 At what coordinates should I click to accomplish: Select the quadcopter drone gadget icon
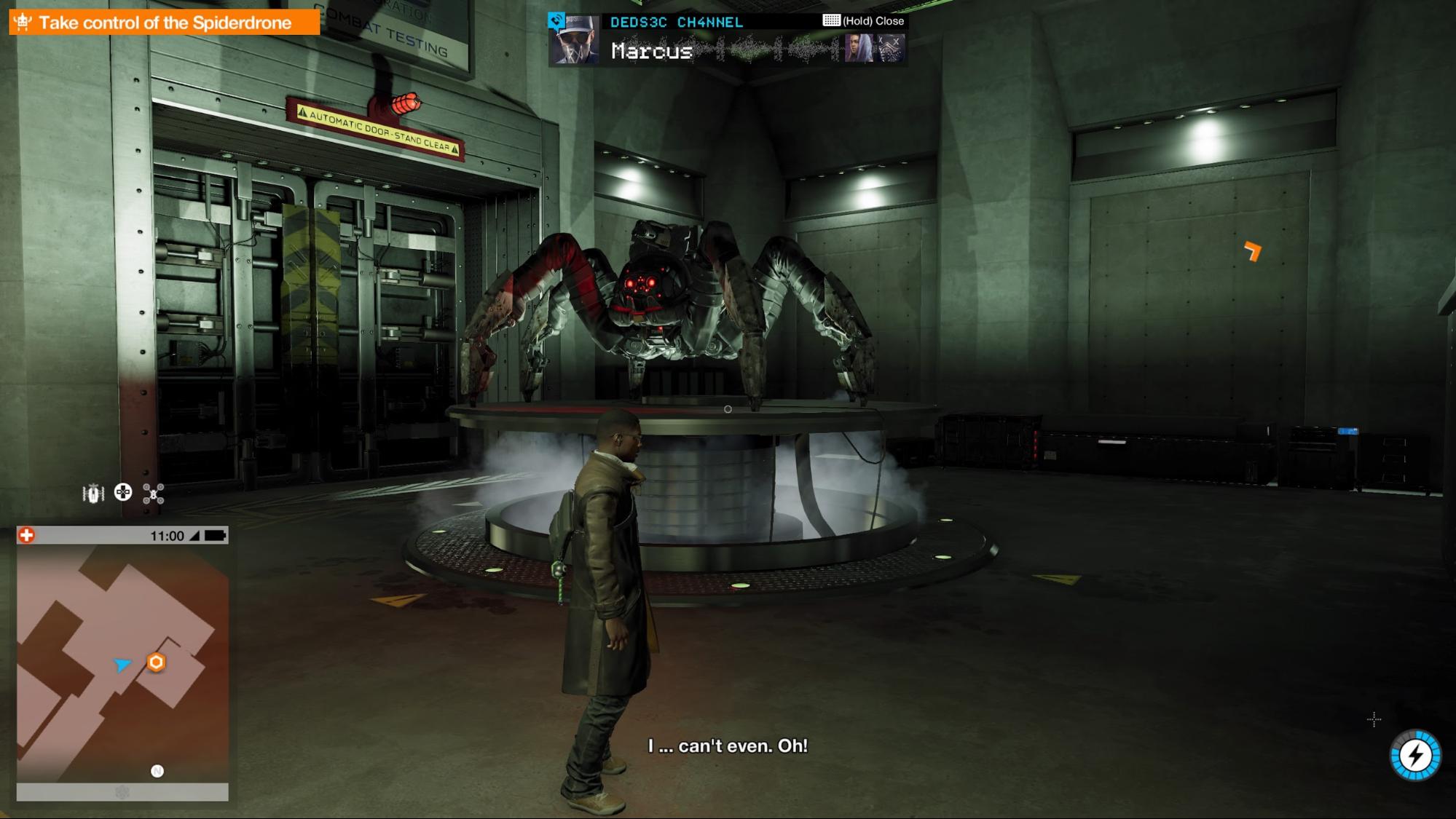click(x=153, y=494)
